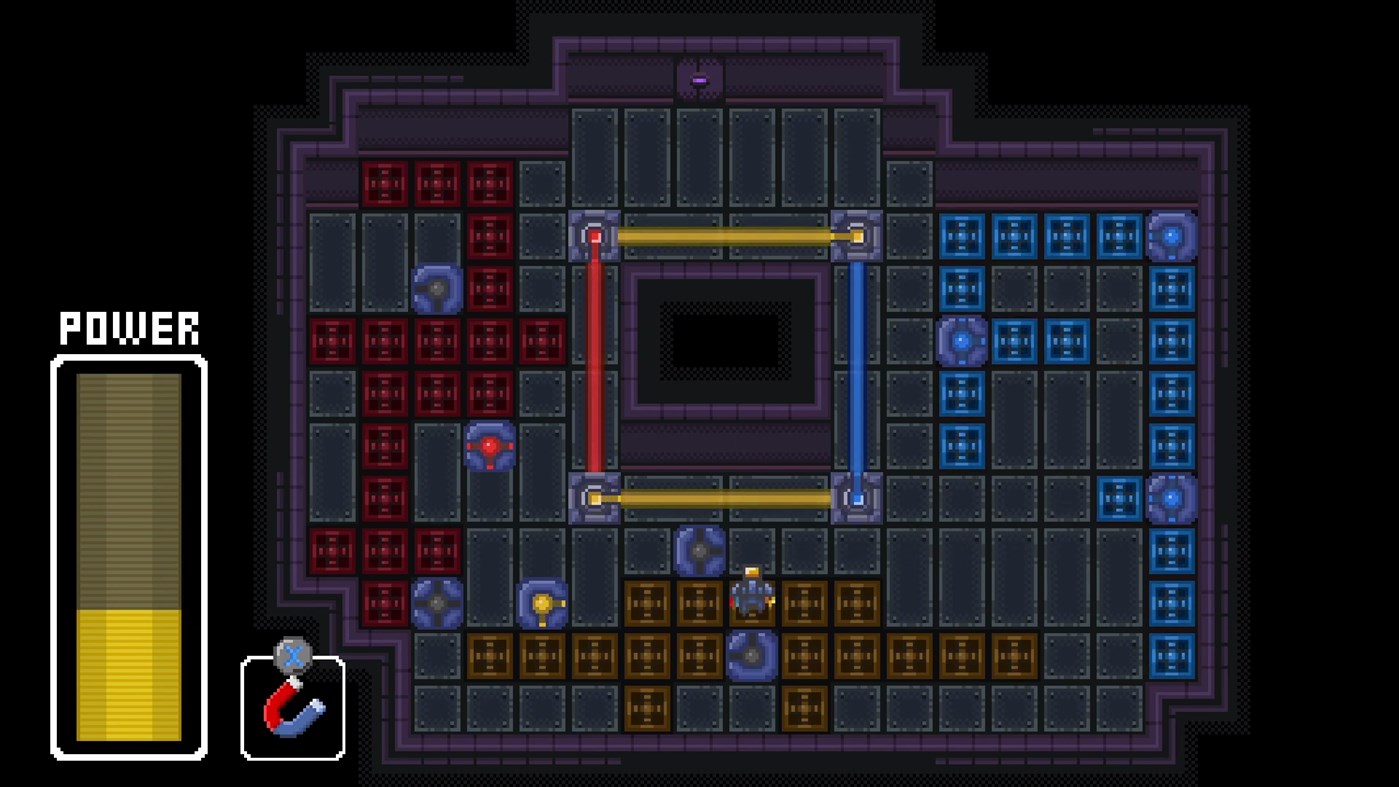Click the bottom-left yellow beam emitter
The height and width of the screenshot is (787, 1399).
(594, 495)
